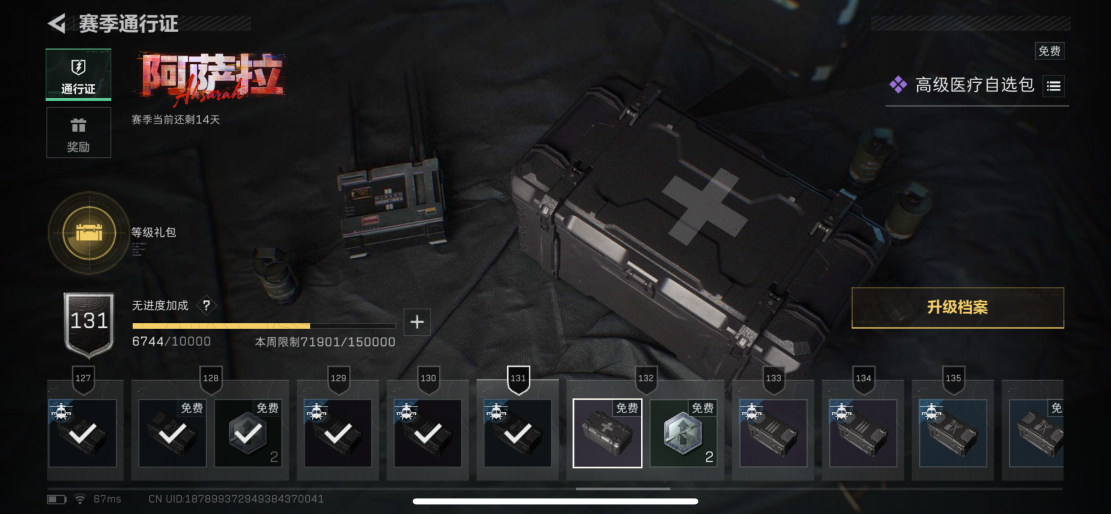This screenshot has height=514, width=1111.
Task: Select the level 132 hexagon token reward
Action: [683, 433]
